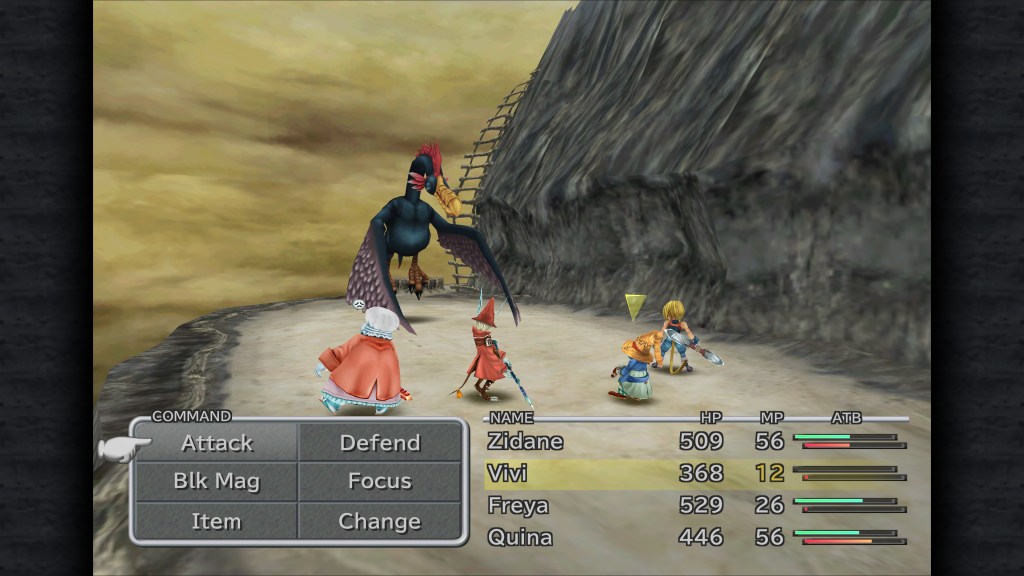This screenshot has height=576, width=1024.
Task: Select the Defend command
Action: coord(380,443)
